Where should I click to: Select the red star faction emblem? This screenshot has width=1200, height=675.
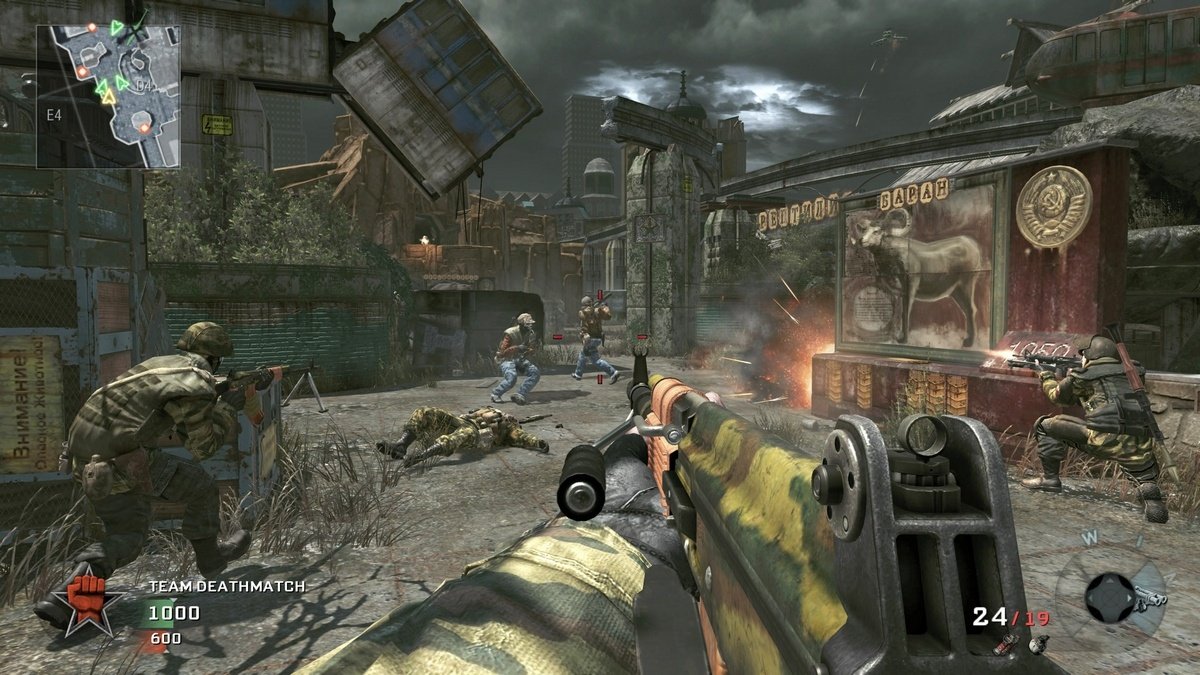pyautogui.click(x=92, y=599)
